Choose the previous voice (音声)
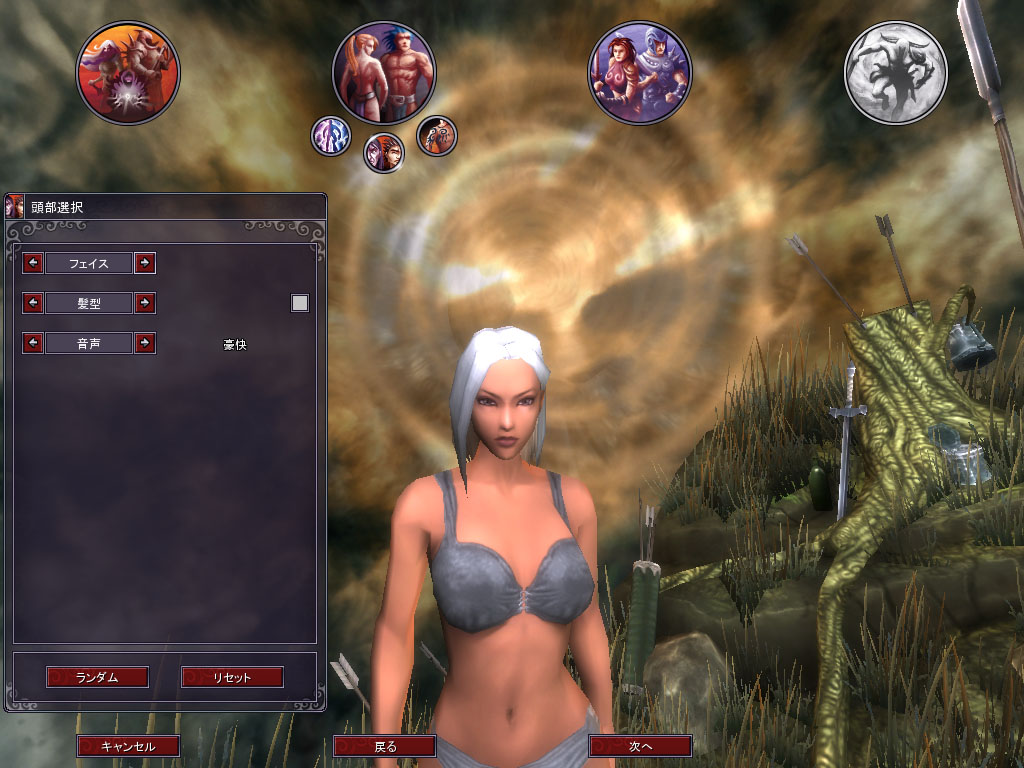The height and width of the screenshot is (768, 1024). tap(33, 343)
